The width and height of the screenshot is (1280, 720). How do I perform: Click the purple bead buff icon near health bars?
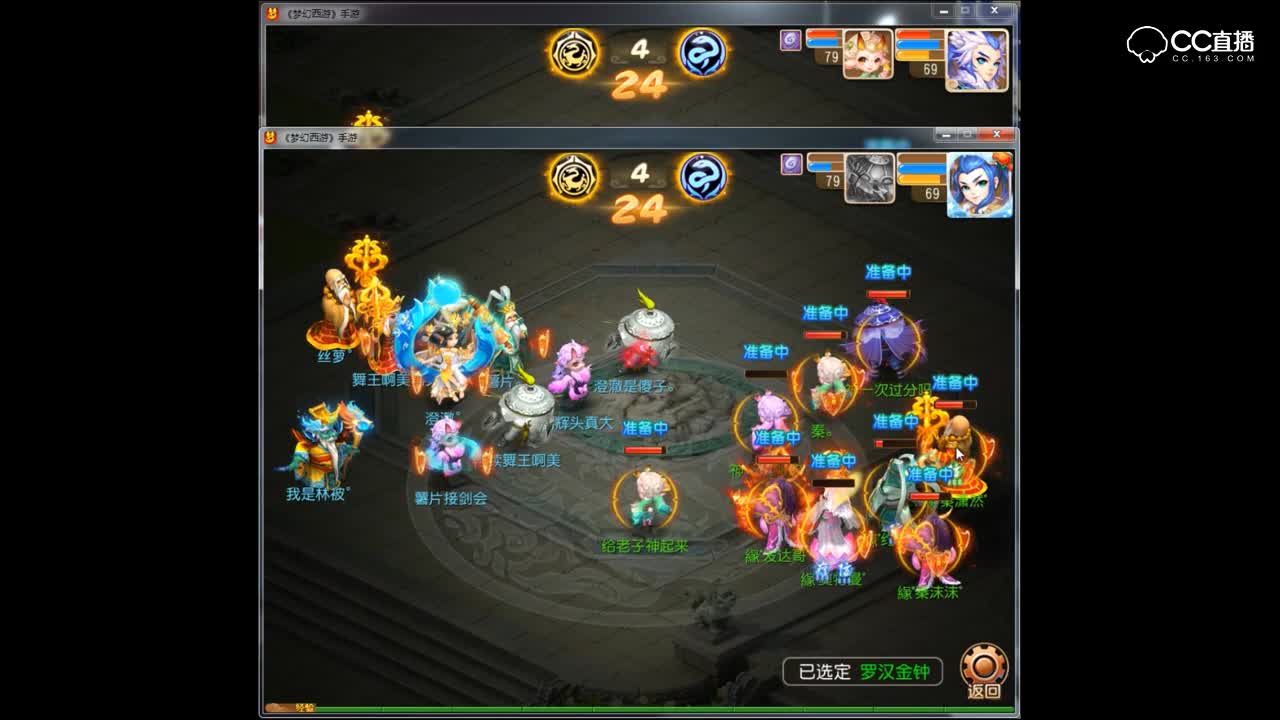point(789,163)
